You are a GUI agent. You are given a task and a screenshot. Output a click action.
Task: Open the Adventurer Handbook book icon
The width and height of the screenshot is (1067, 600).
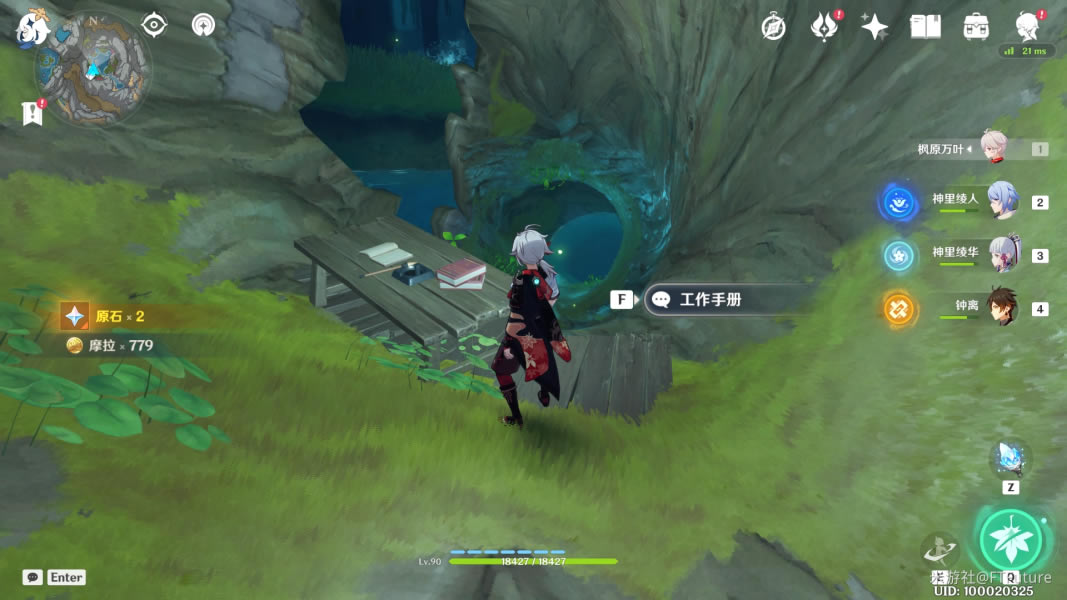click(925, 27)
